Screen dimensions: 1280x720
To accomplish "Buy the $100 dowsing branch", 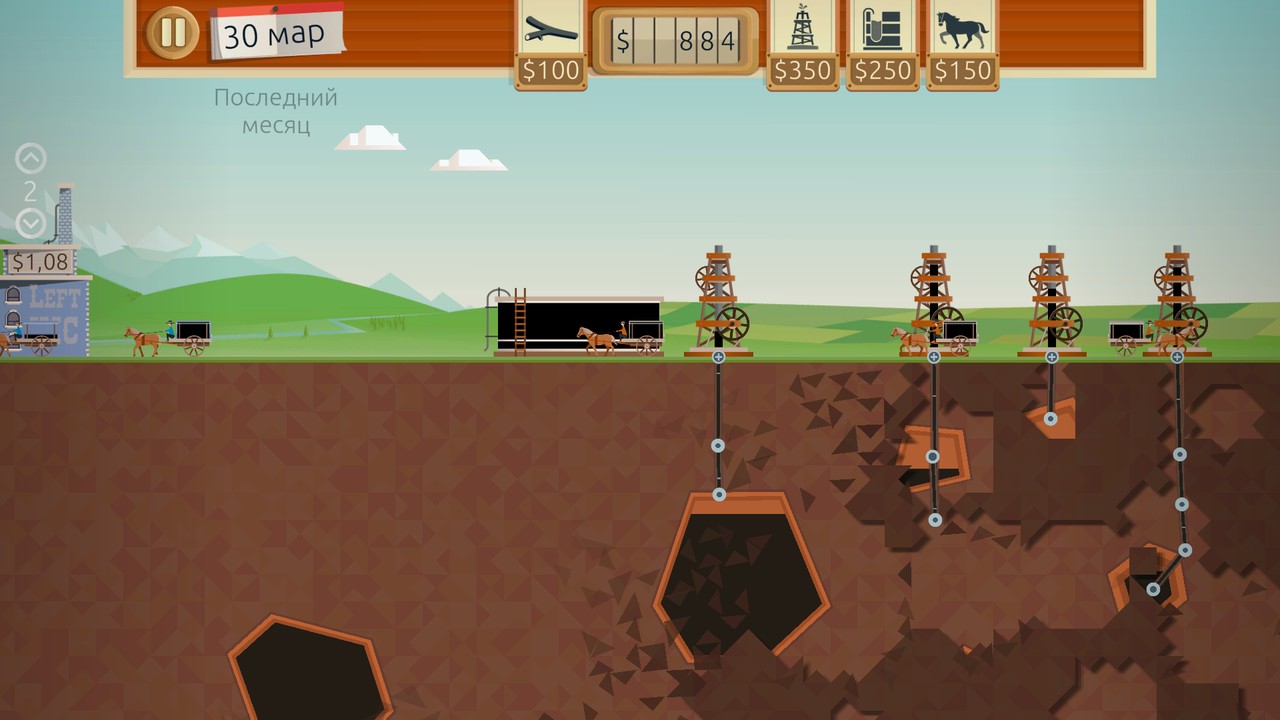I will pyautogui.click(x=551, y=42).
